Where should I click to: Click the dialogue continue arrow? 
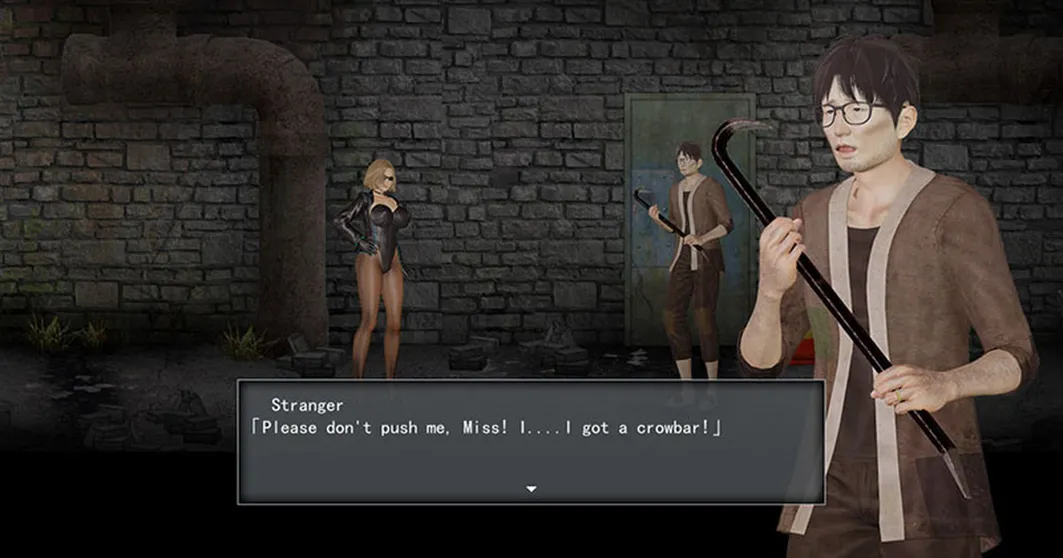tap(531, 489)
